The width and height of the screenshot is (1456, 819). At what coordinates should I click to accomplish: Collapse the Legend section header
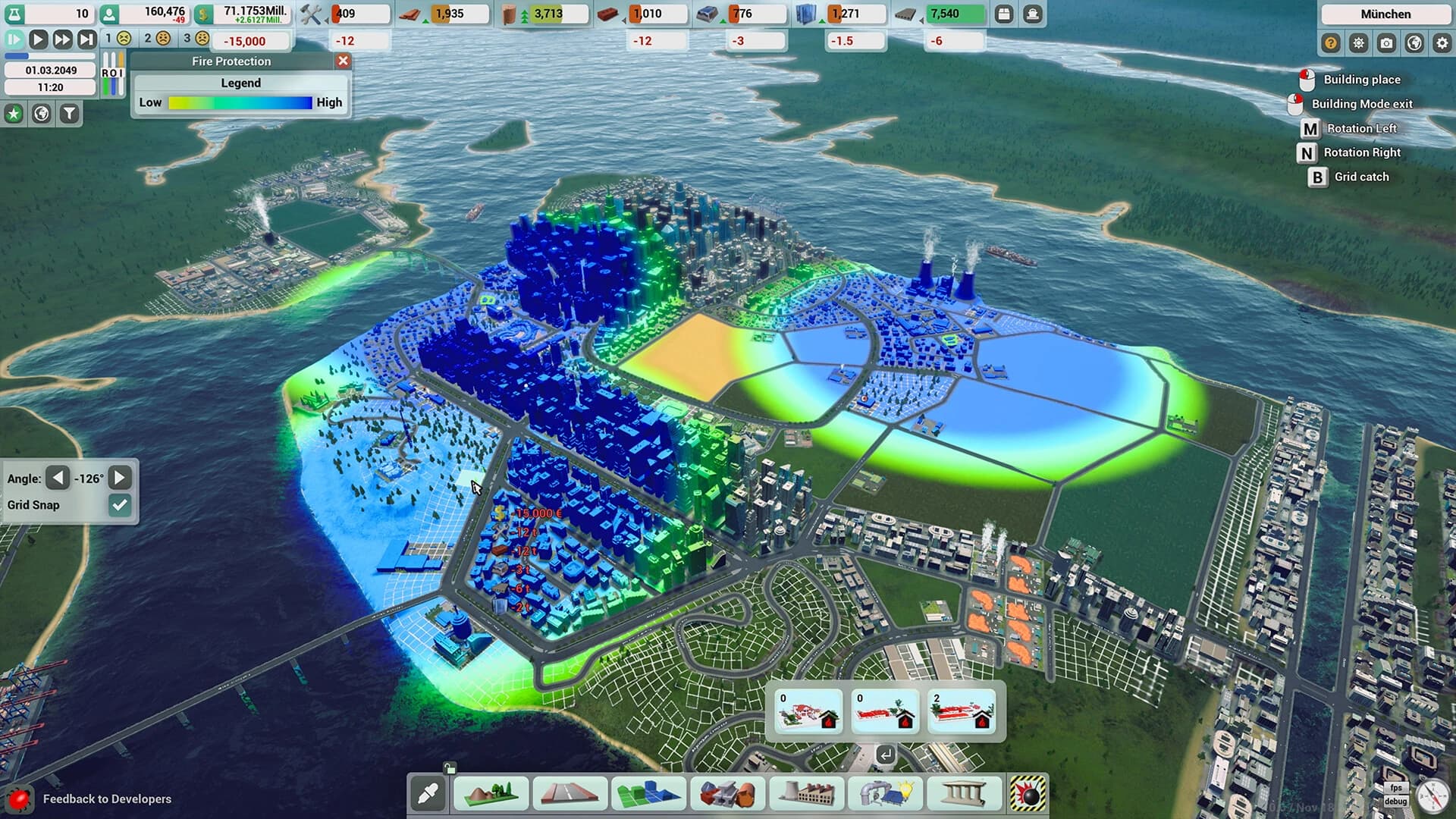(x=240, y=83)
